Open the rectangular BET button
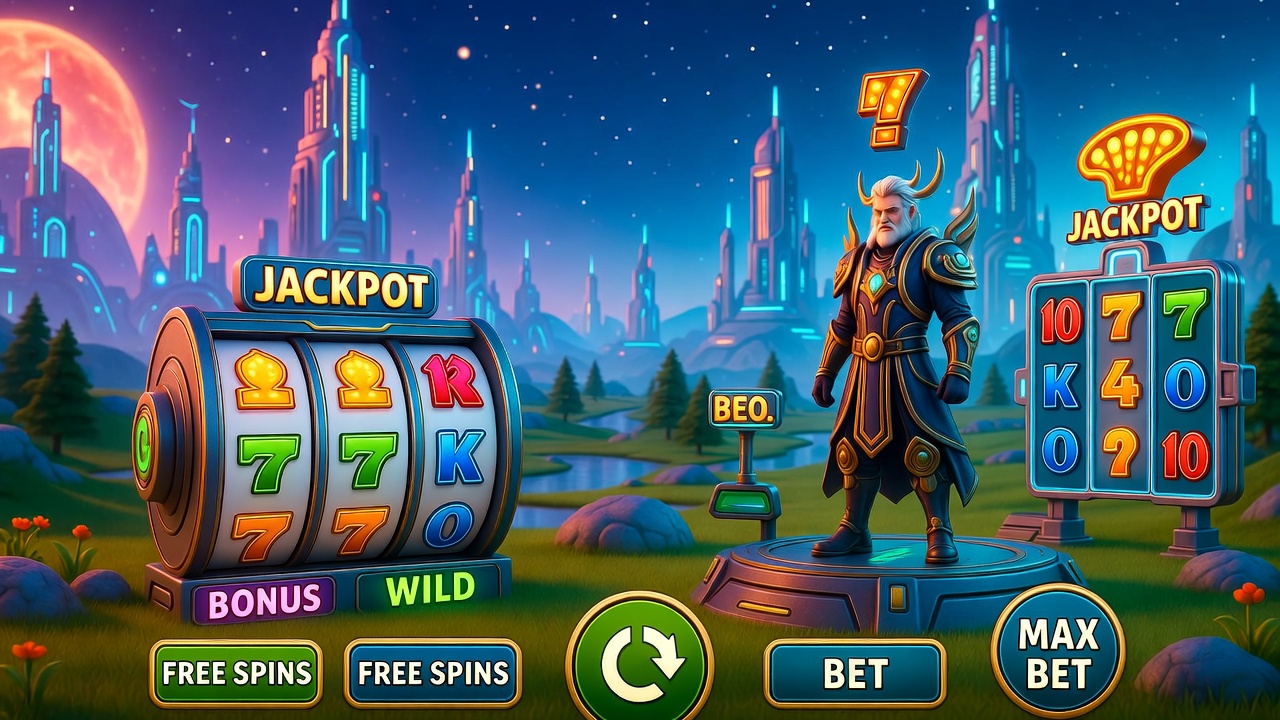Viewport: 1280px width, 720px height. pos(855,673)
